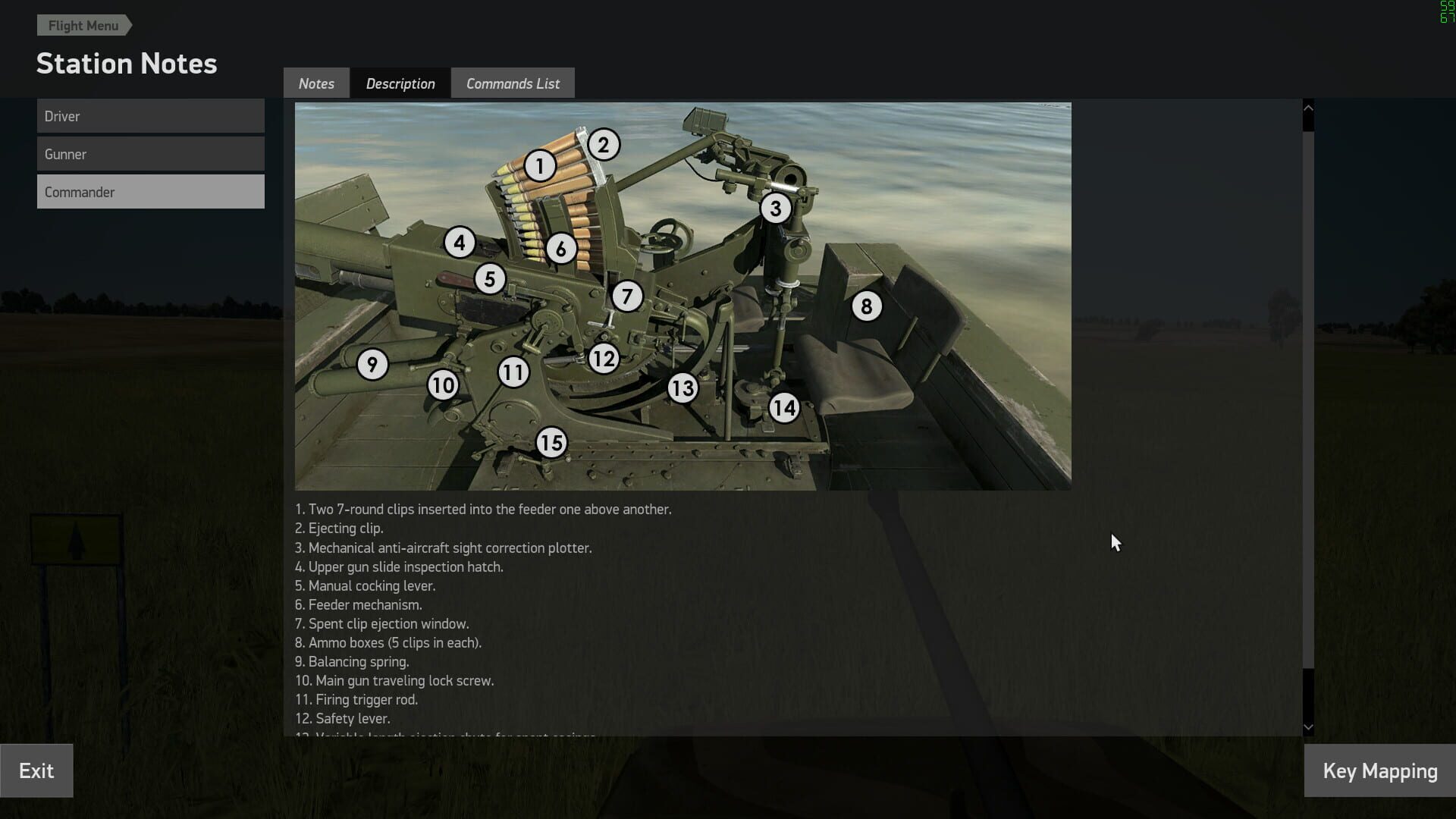Switch to the Notes tab
The height and width of the screenshot is (819, 1456).
pos(316,83)
